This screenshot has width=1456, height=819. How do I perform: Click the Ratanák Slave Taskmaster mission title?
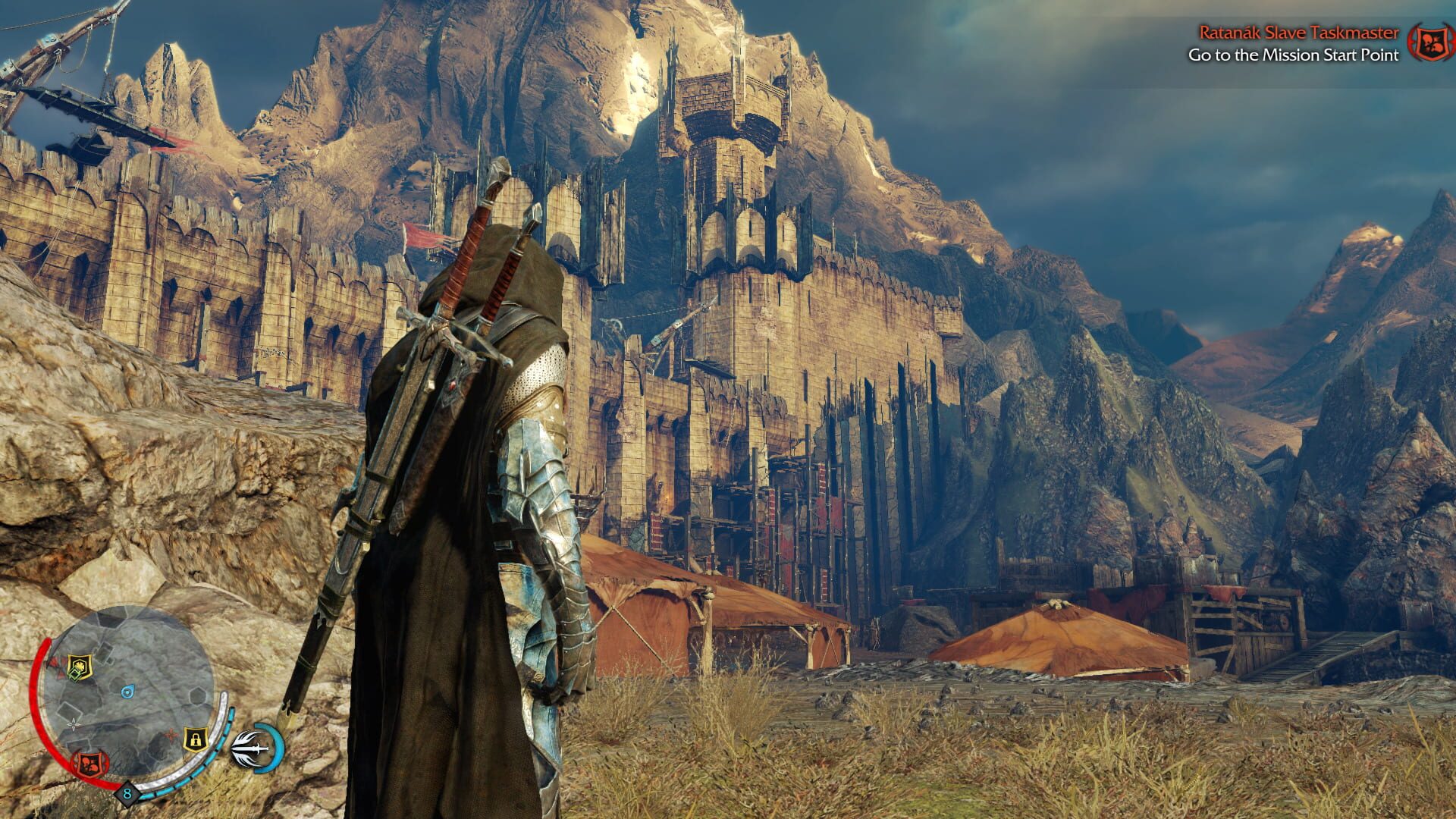coord(1298,33)
